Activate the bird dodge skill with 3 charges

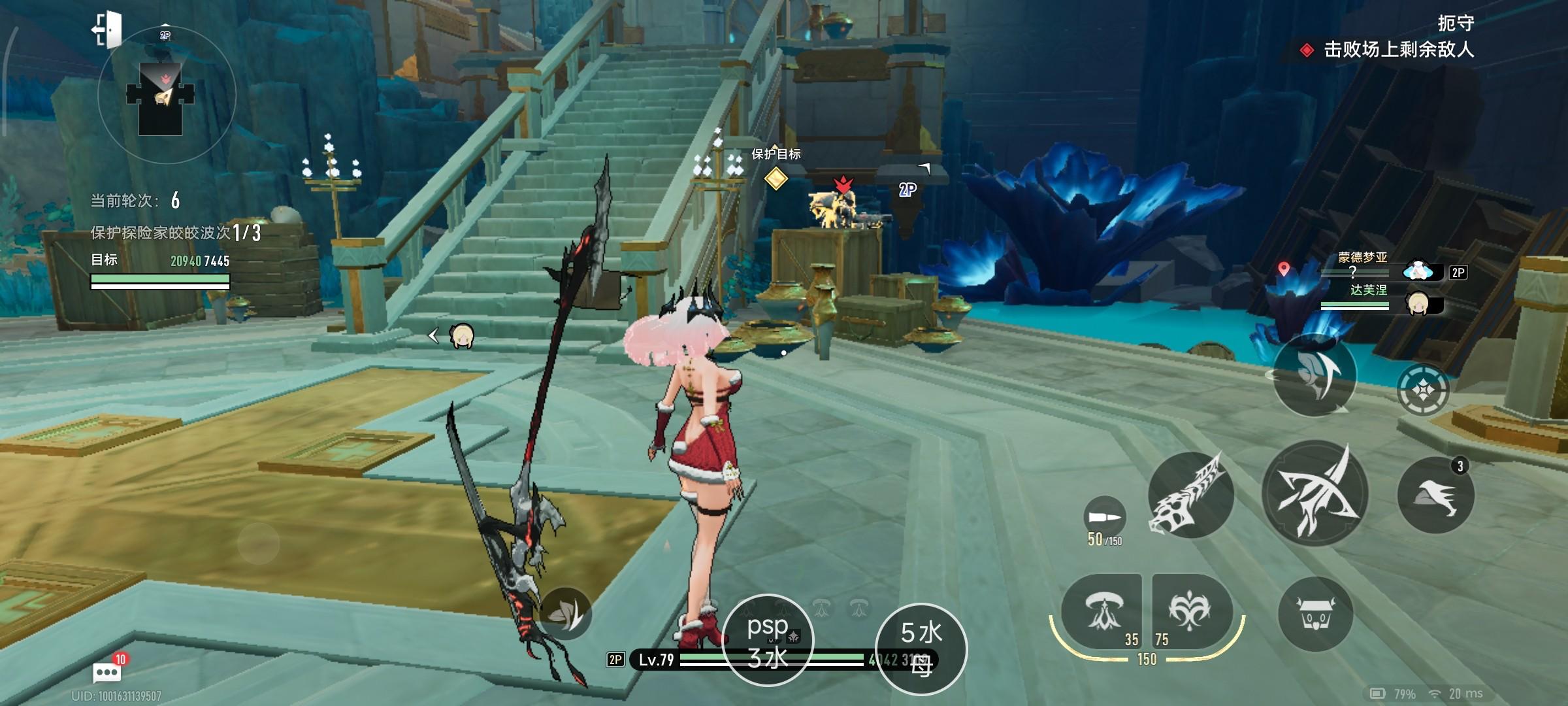point(1435,496)
